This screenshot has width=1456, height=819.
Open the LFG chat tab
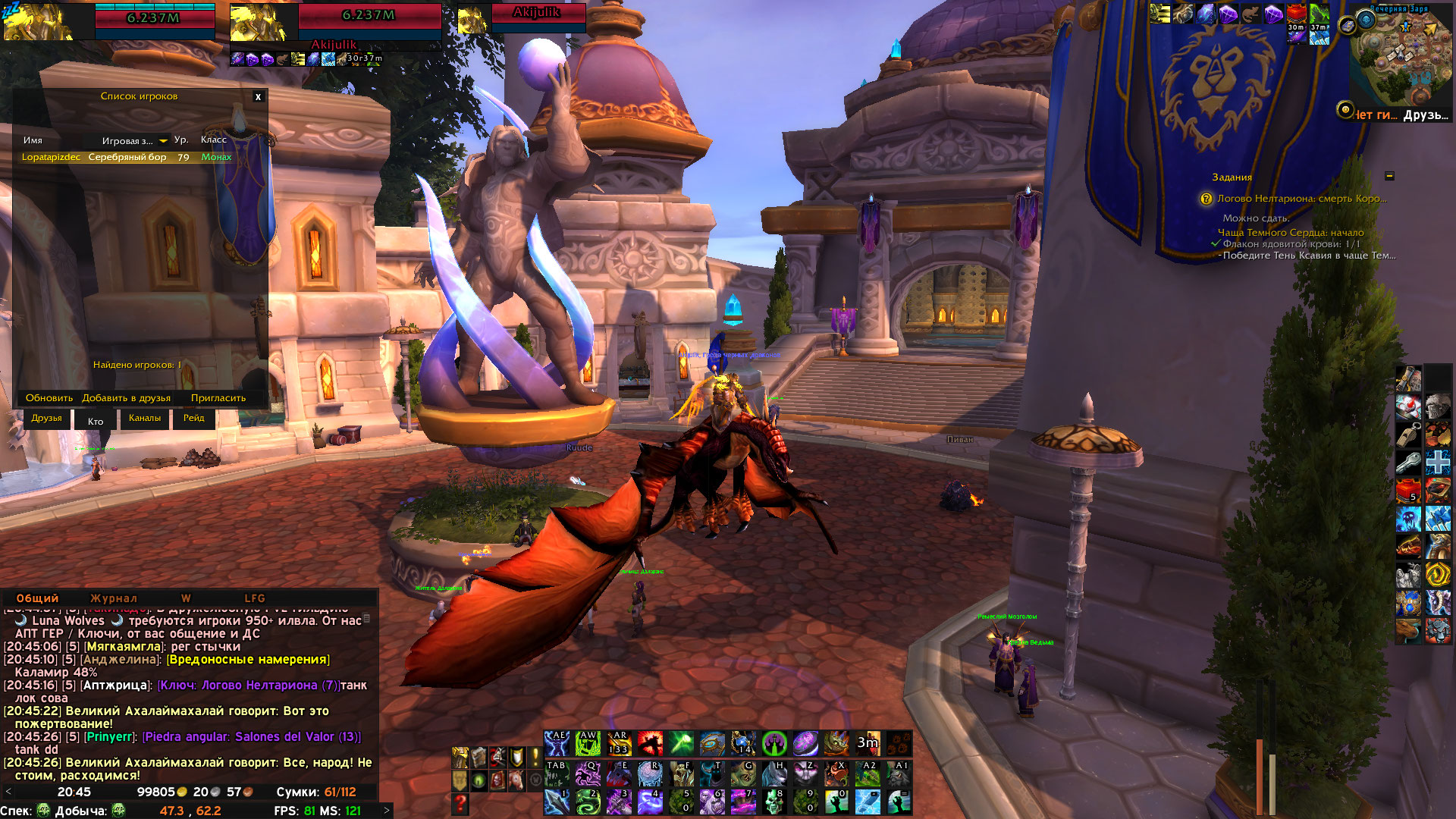(x=255, y=598)
